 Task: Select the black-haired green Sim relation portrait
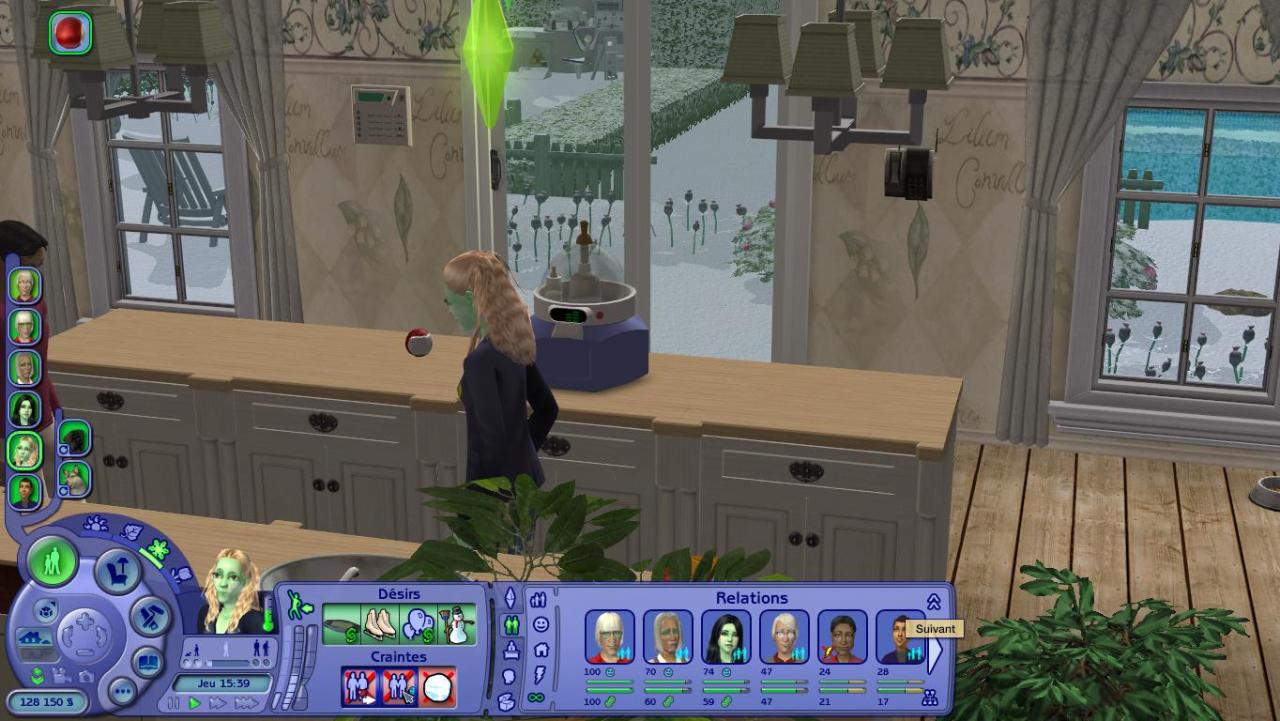point(726,637)
